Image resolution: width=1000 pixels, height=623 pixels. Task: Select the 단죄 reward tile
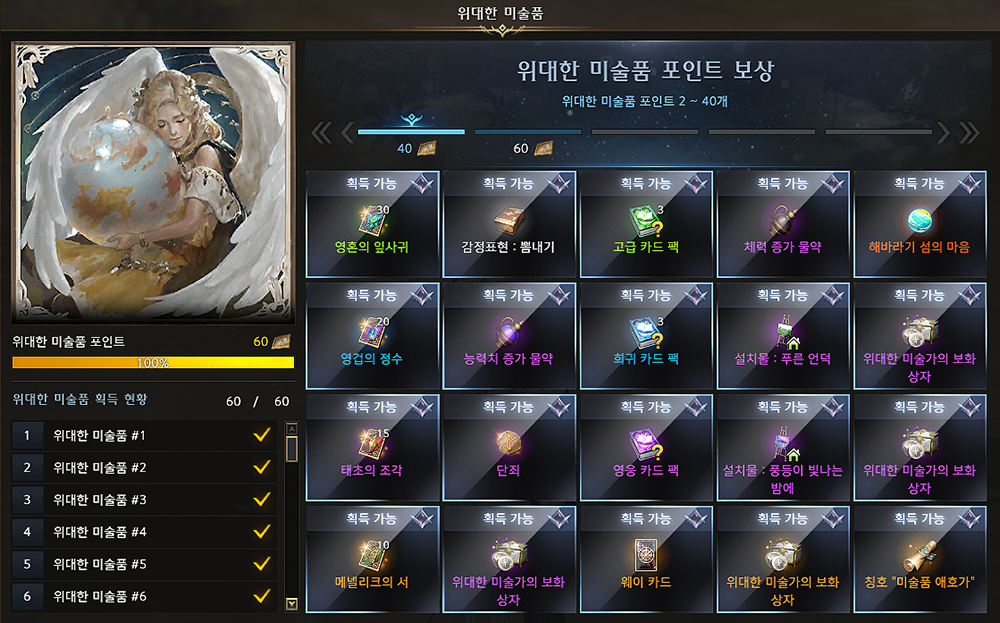(508, 448)
